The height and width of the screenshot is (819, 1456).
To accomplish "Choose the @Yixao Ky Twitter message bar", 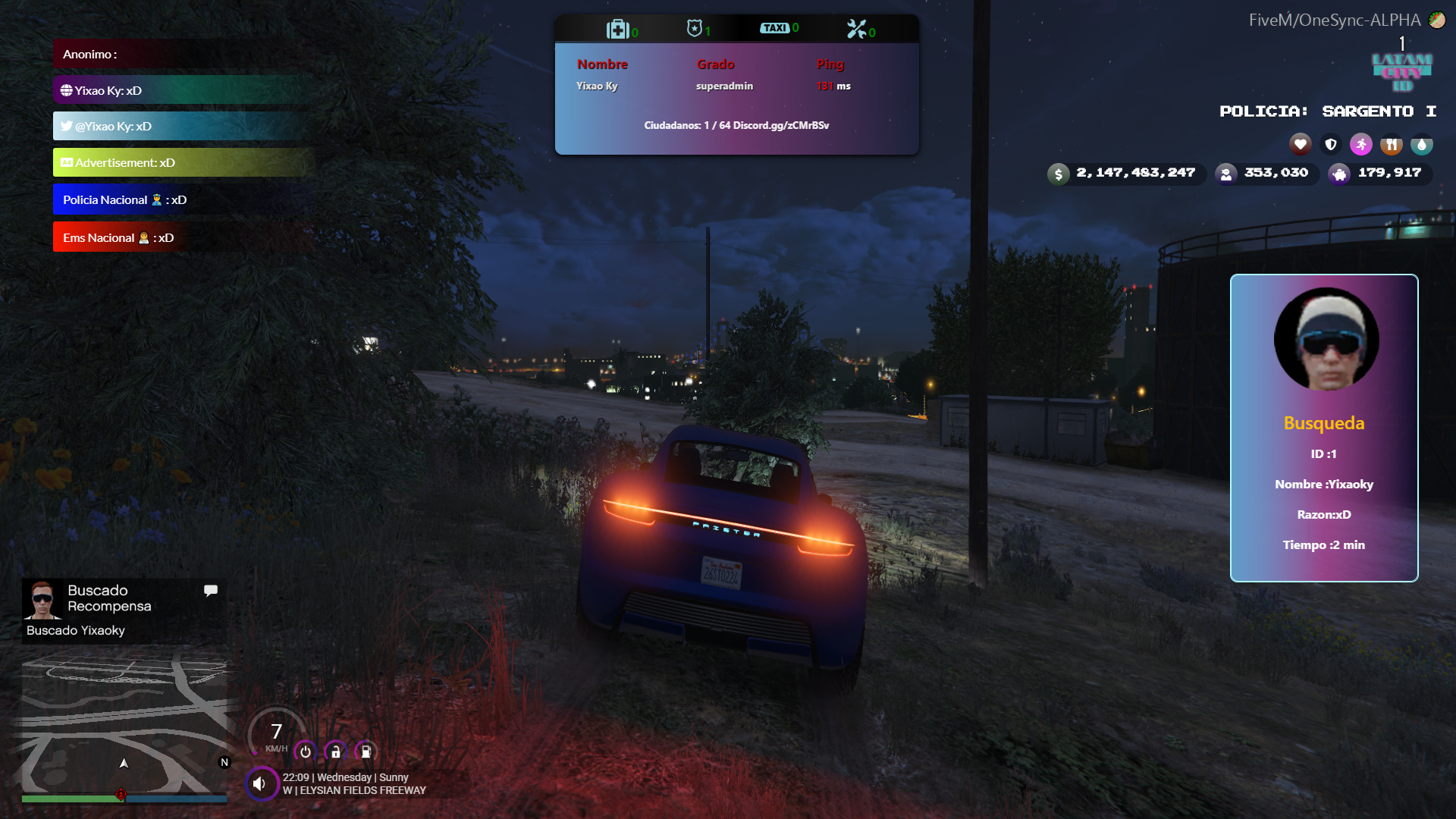I will tap(182, 127).
